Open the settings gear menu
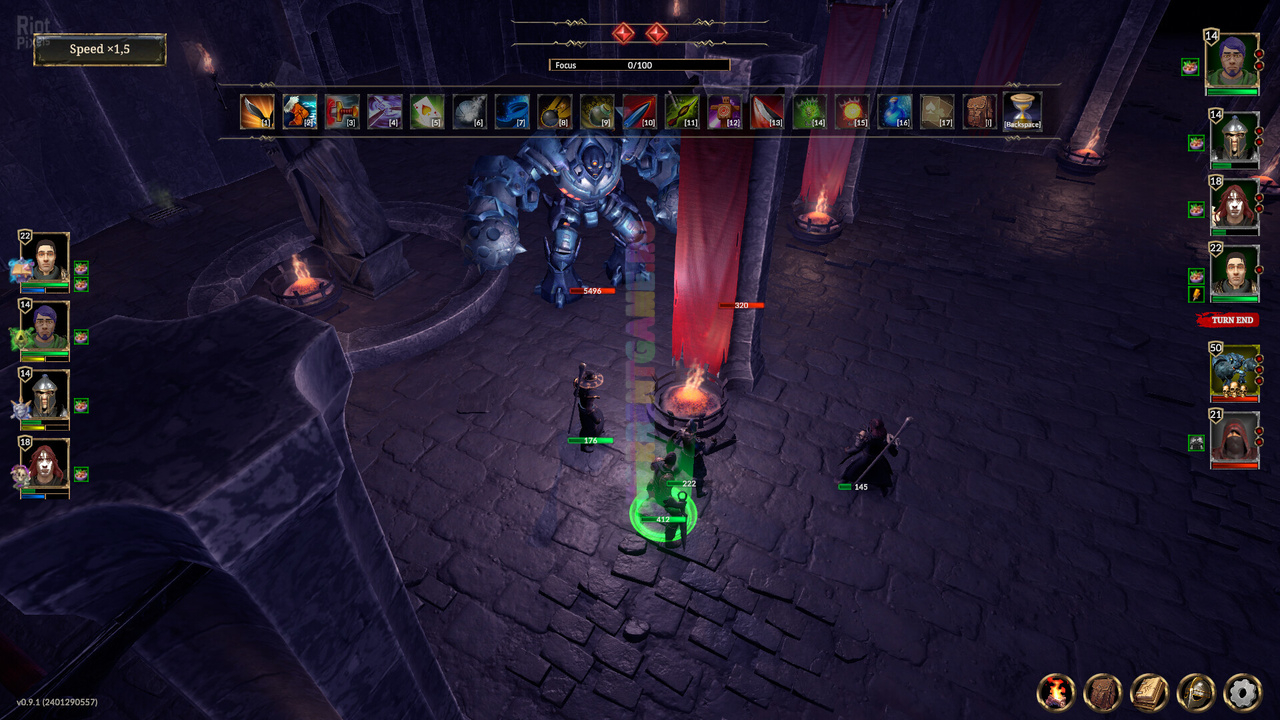Image resolution: width=1280 pixels, height=720 pixels. (x=1242, y=692)
